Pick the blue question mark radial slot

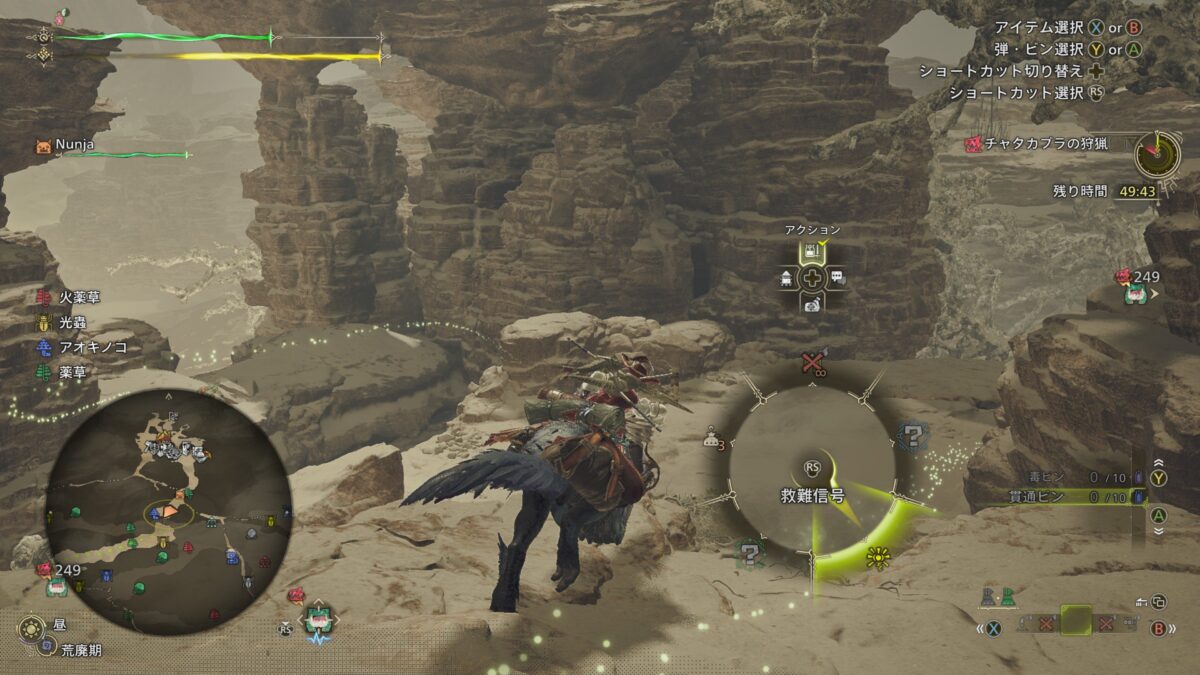pyautogui.click(x=911, y=436)
